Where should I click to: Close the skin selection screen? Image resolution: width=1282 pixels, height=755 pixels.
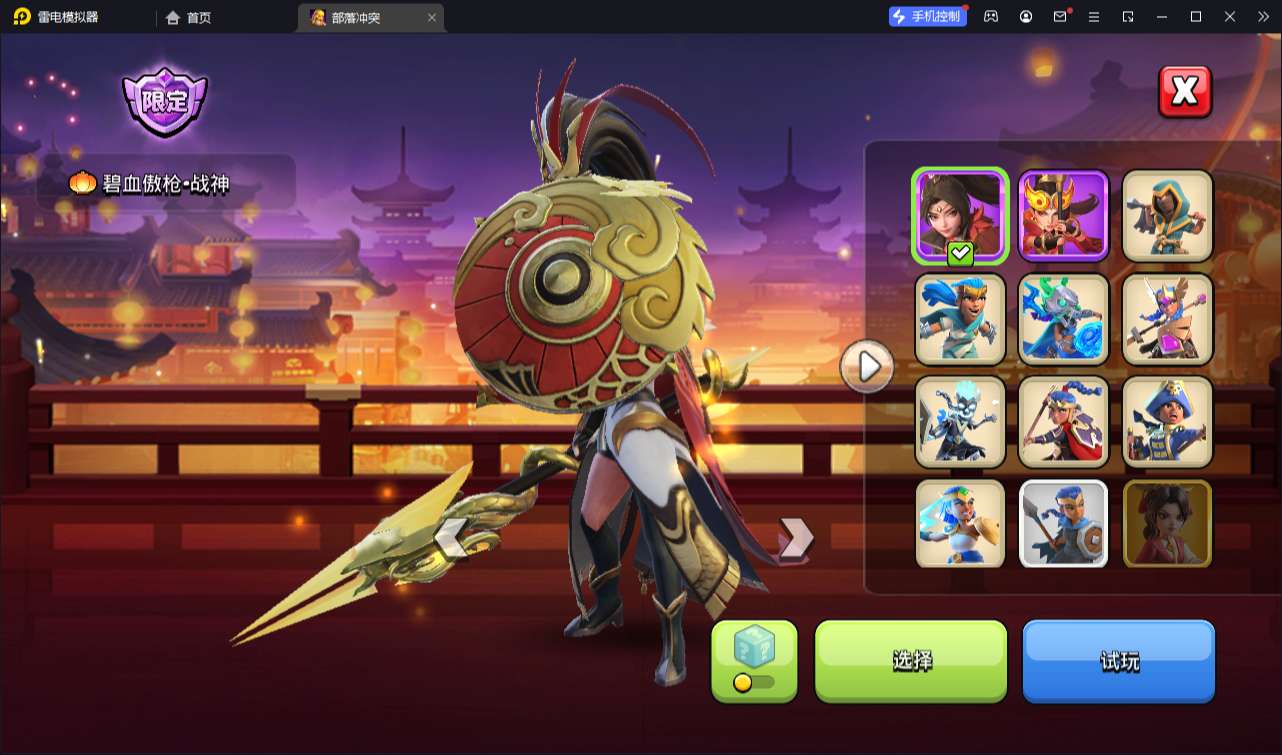[x=1184, y=92]
